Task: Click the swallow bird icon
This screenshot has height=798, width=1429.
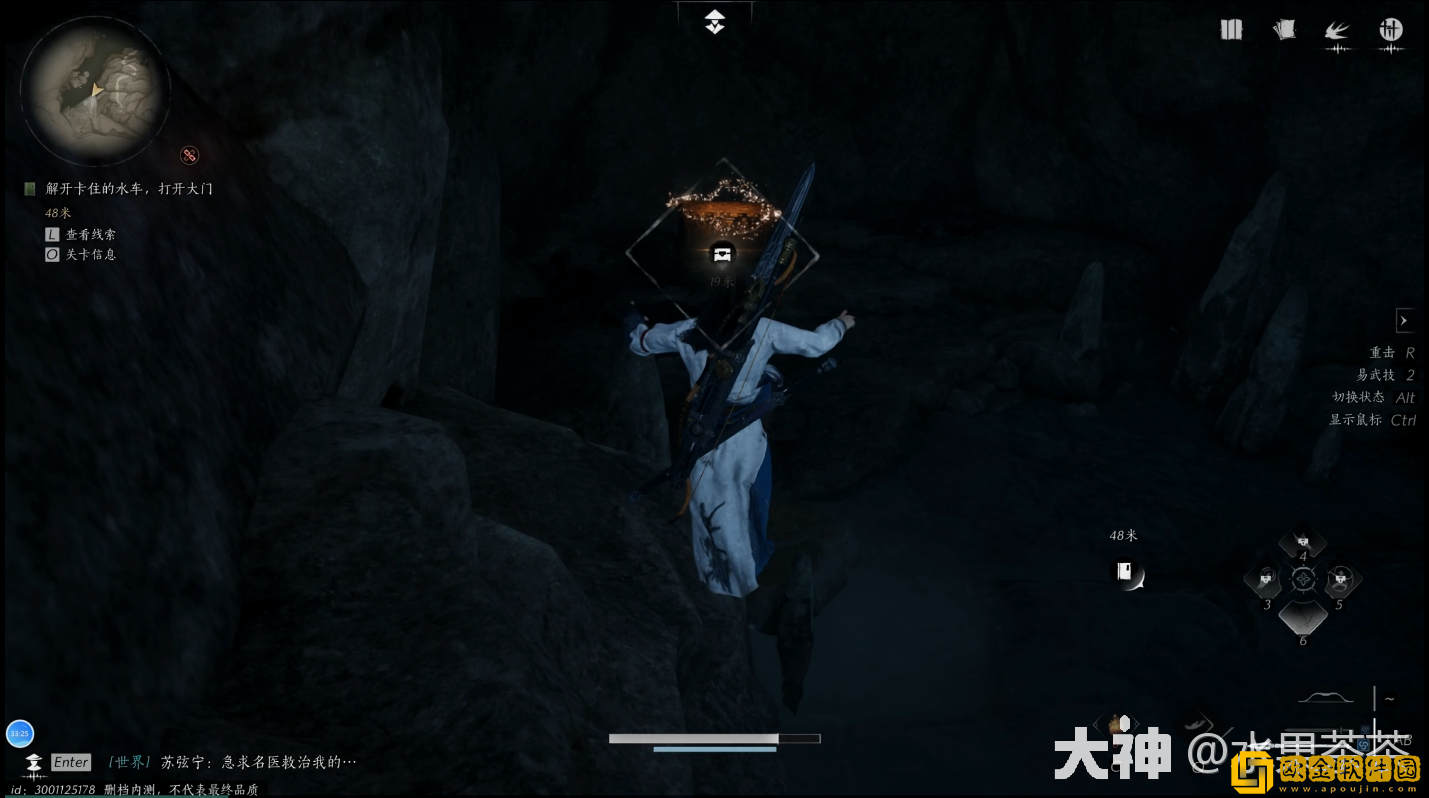Action: (1337, 31)
